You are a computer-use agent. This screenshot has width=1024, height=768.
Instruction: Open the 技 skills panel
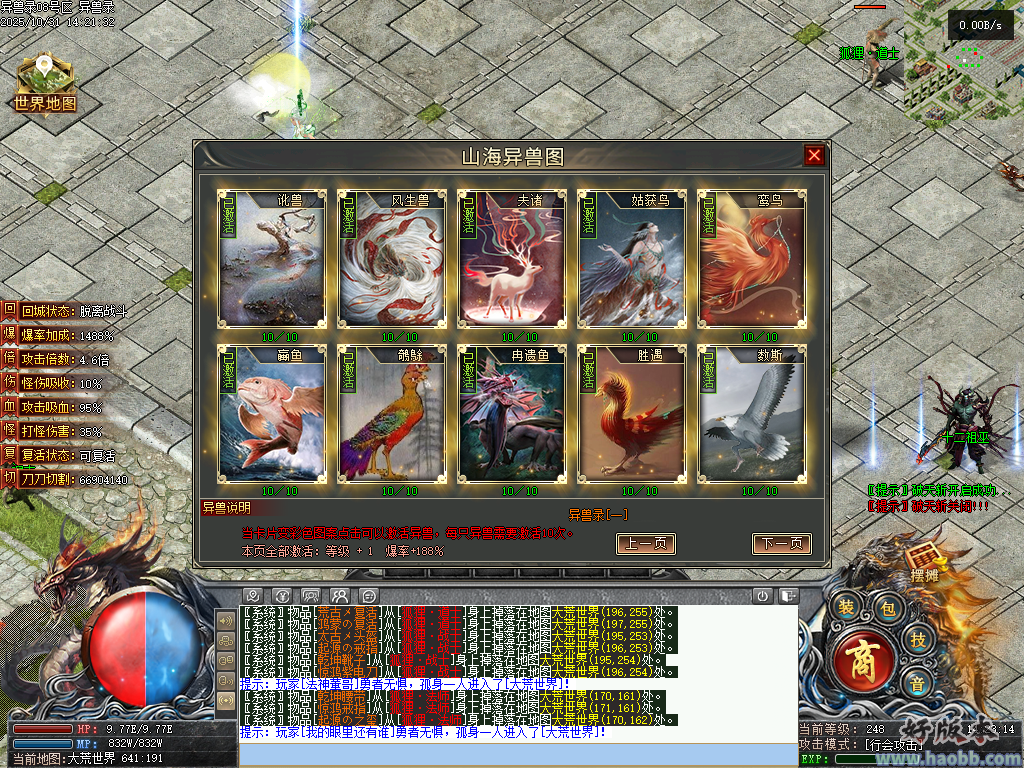coord(916,639)
